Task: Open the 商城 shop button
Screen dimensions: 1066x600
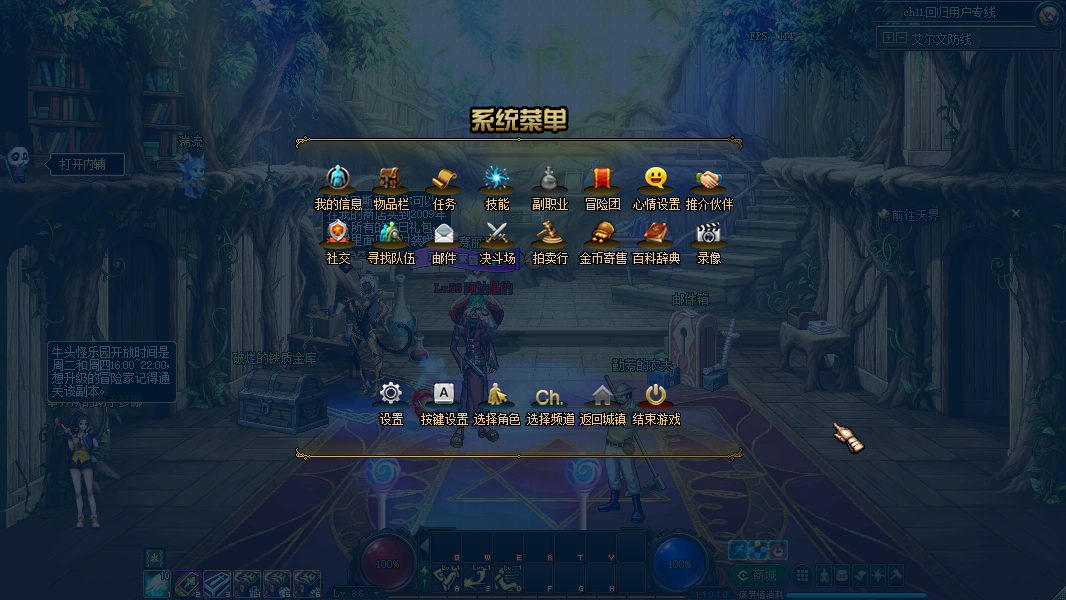Action: pos(757,575)
